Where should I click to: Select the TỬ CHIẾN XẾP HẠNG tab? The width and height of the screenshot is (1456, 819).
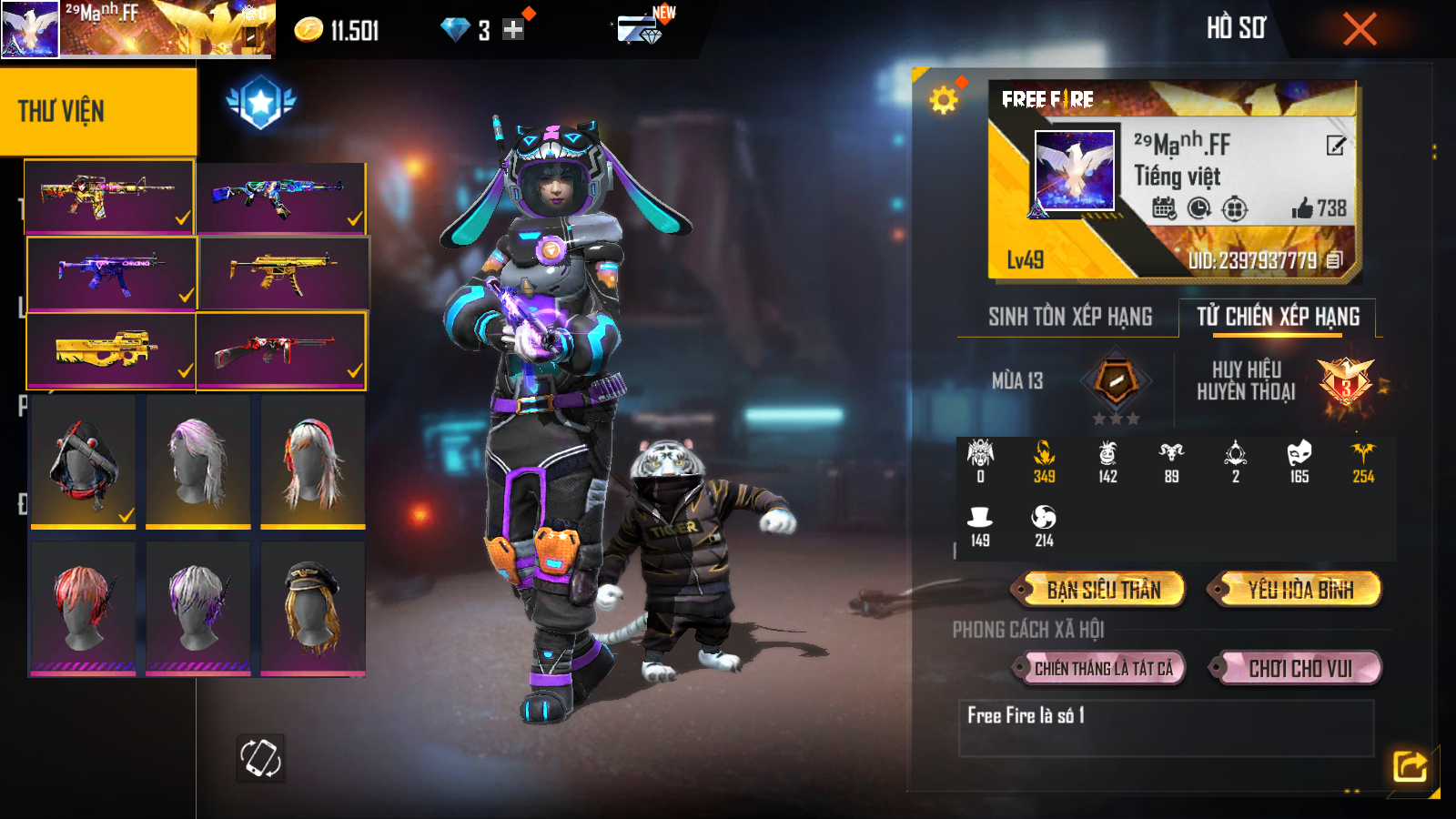point(1278,317)
